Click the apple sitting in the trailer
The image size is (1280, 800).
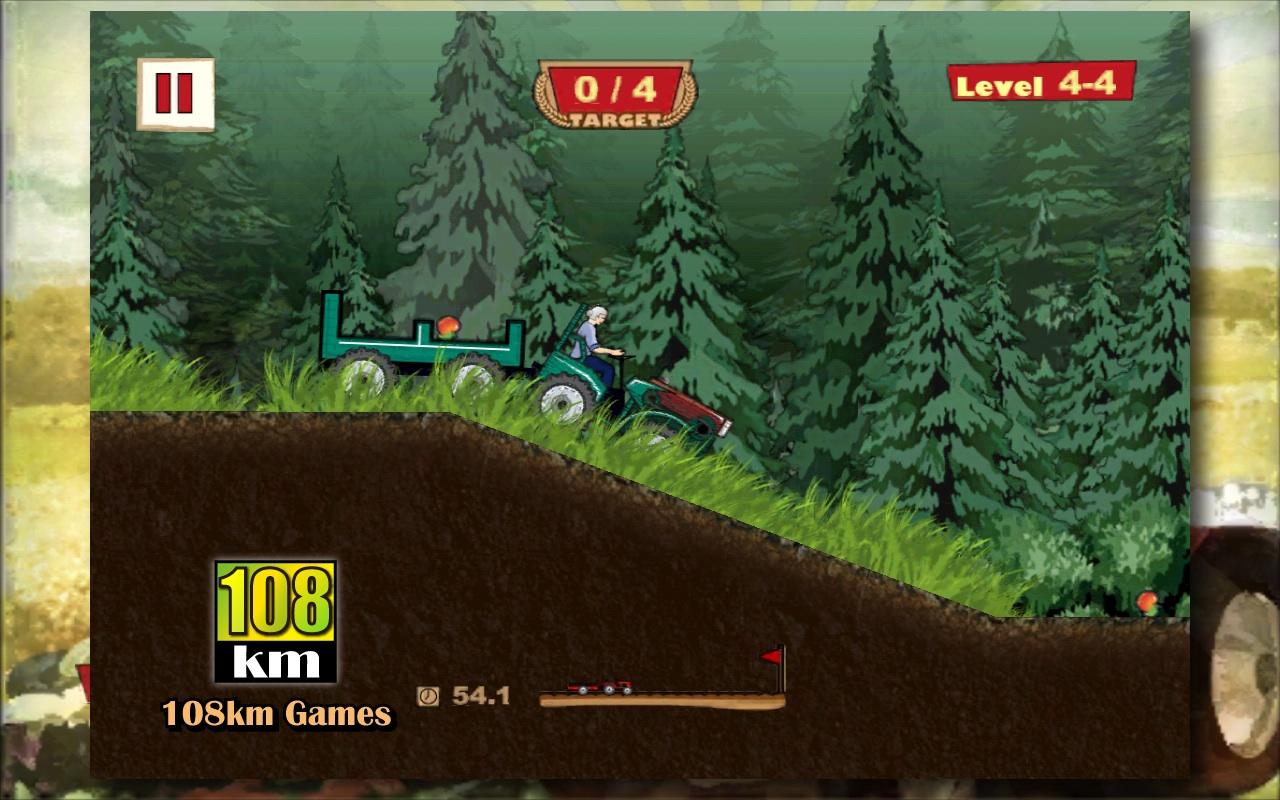(447, 330)
